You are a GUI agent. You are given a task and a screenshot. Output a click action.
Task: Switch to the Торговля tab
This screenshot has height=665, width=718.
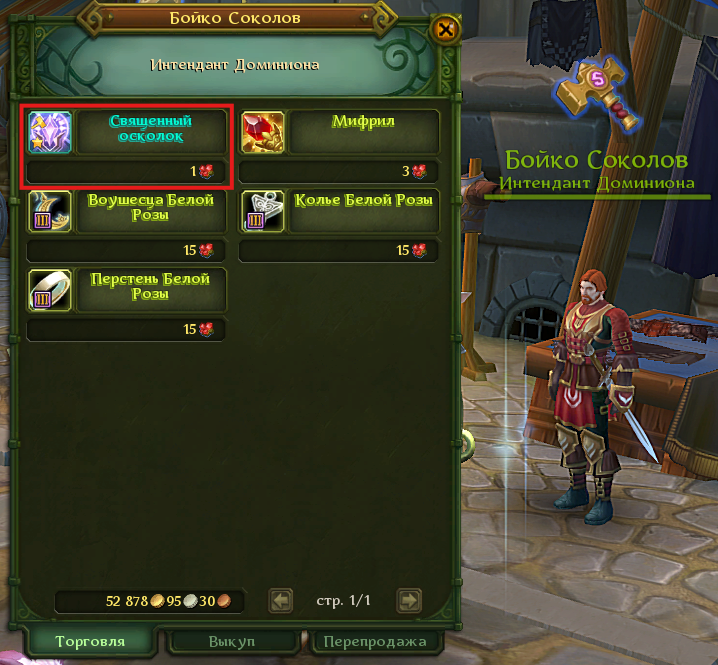[91, 641]
